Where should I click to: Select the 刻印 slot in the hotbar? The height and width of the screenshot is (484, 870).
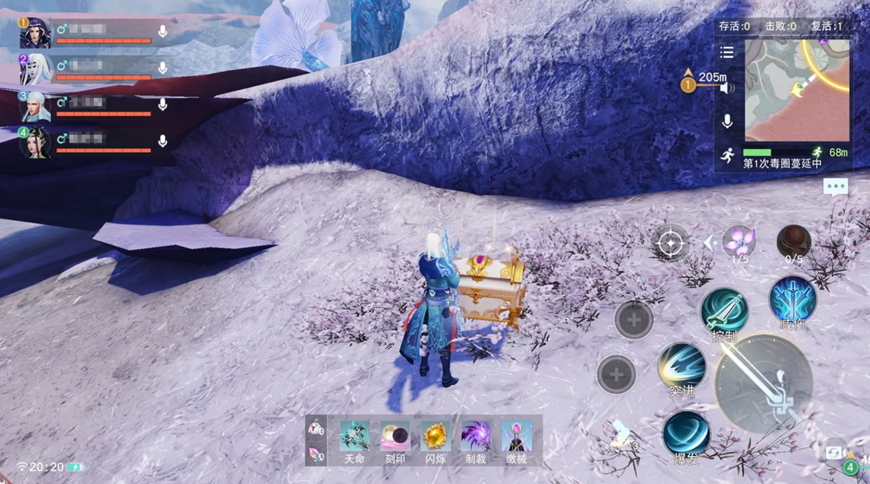(x=394, y=436)
